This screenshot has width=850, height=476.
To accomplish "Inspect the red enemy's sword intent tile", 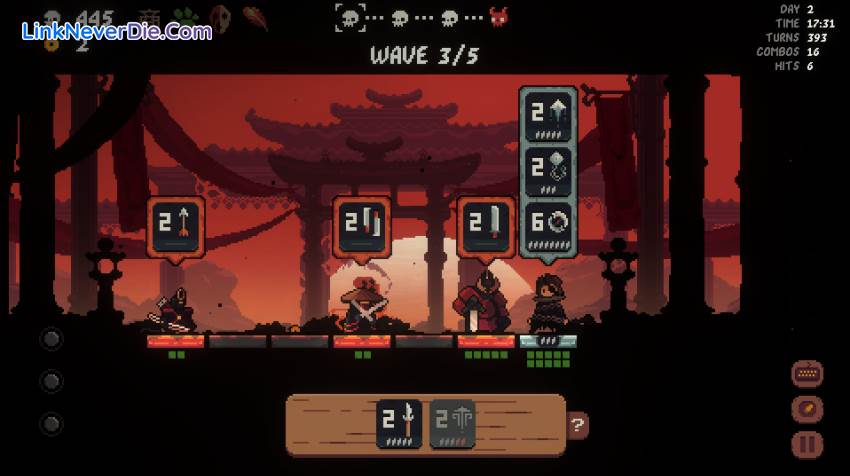I will point(486,226).
